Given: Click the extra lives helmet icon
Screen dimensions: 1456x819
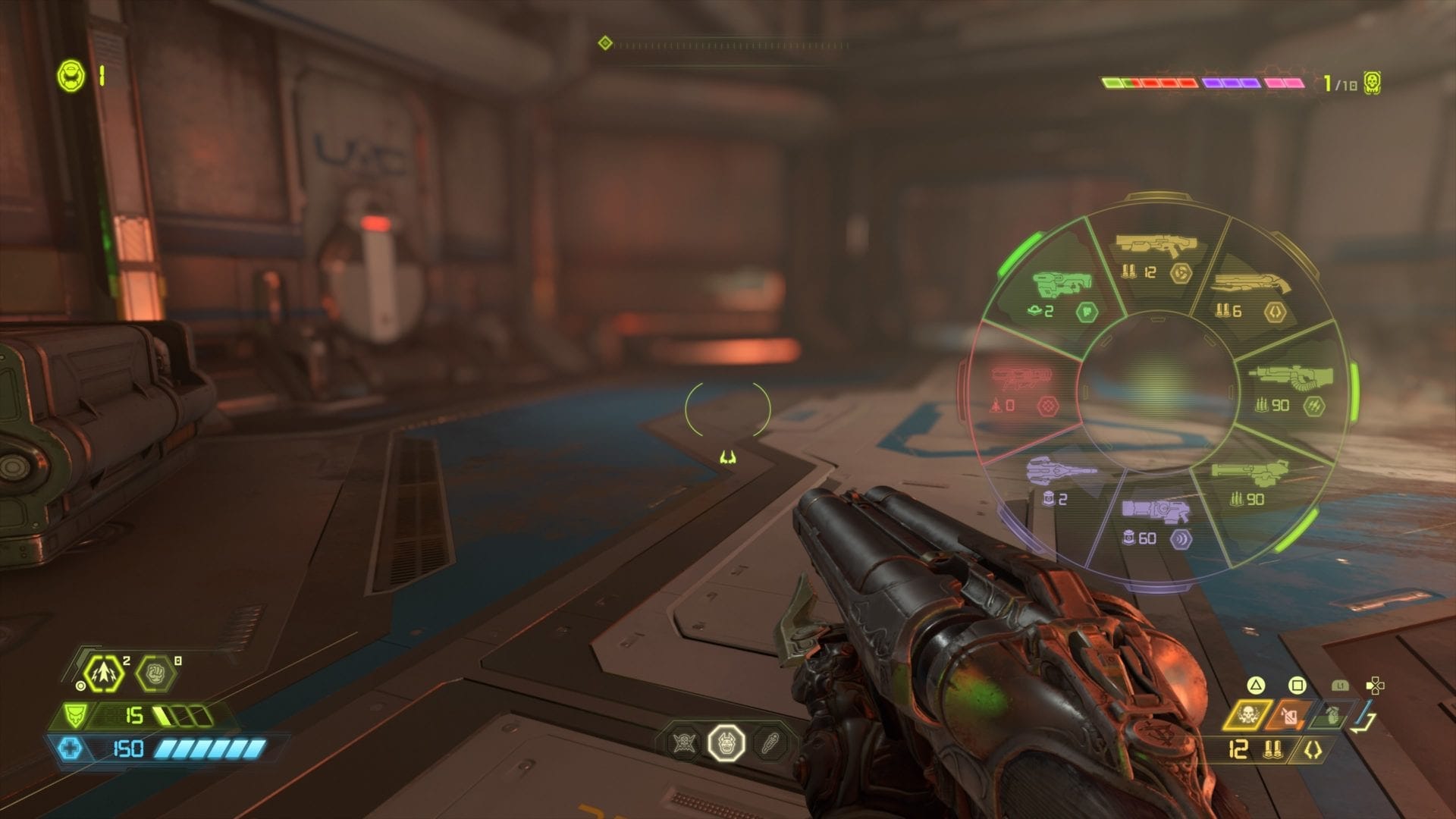Looking at the screenshot, I should 74,77.
